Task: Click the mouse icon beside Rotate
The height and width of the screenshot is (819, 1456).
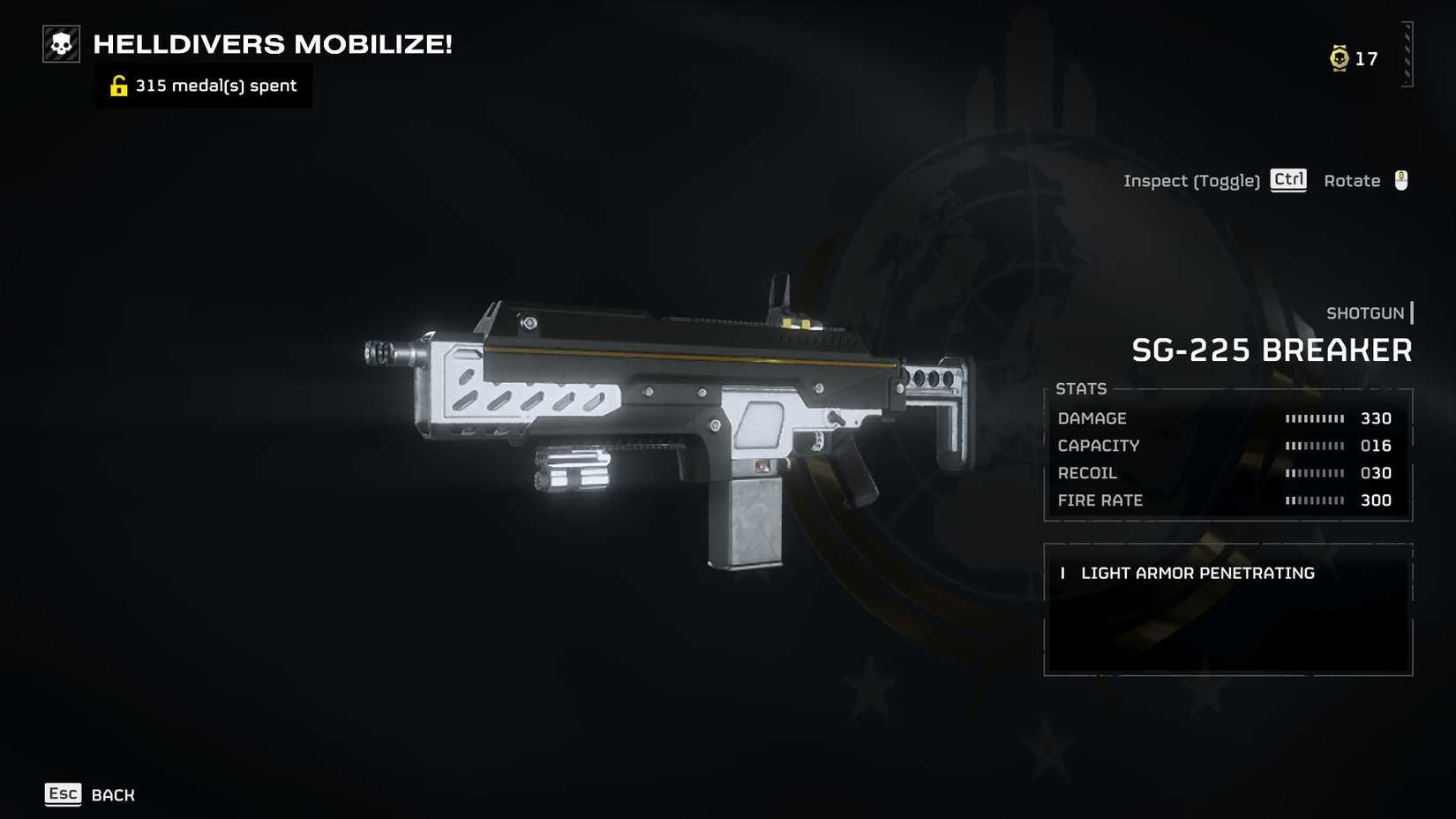Action: 1401,180
